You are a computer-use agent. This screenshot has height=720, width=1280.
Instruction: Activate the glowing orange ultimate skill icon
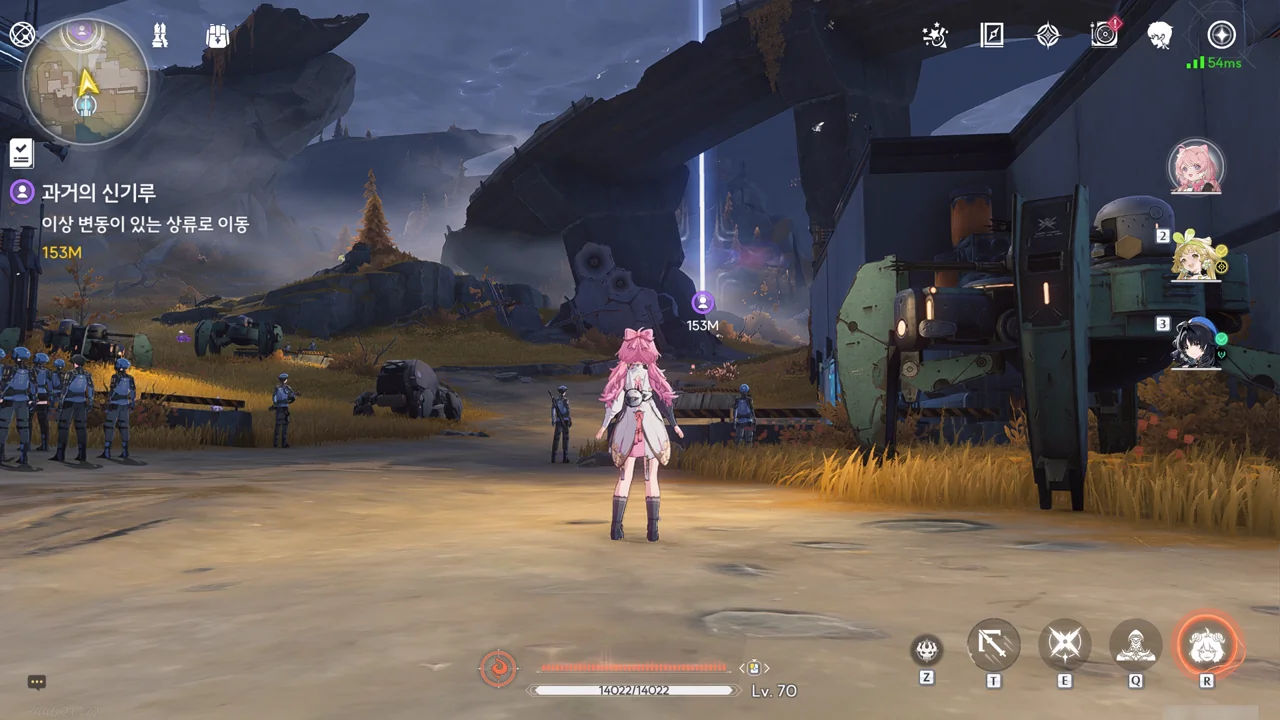(1207, 645)
